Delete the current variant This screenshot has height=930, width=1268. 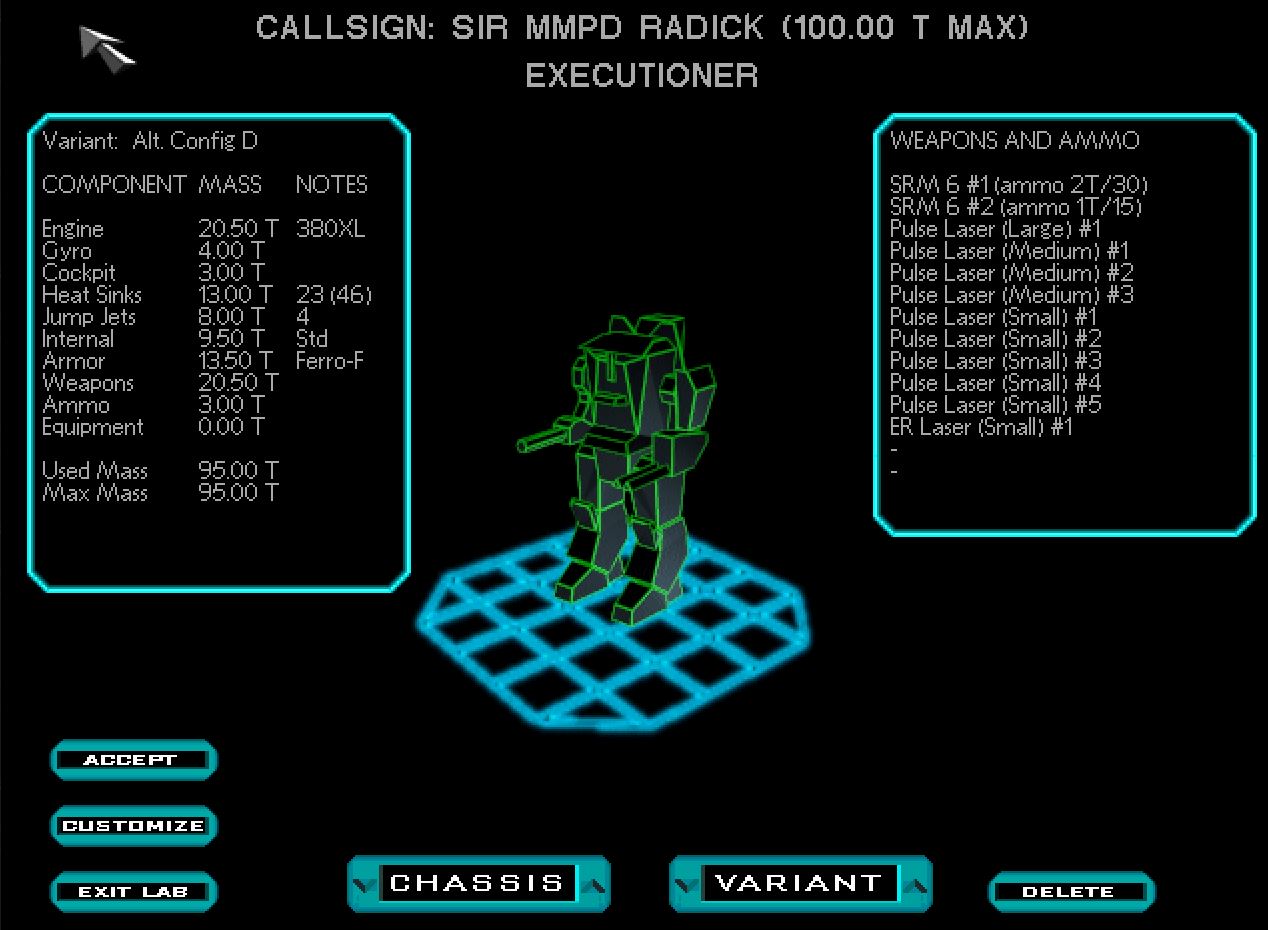(1069, 892)
